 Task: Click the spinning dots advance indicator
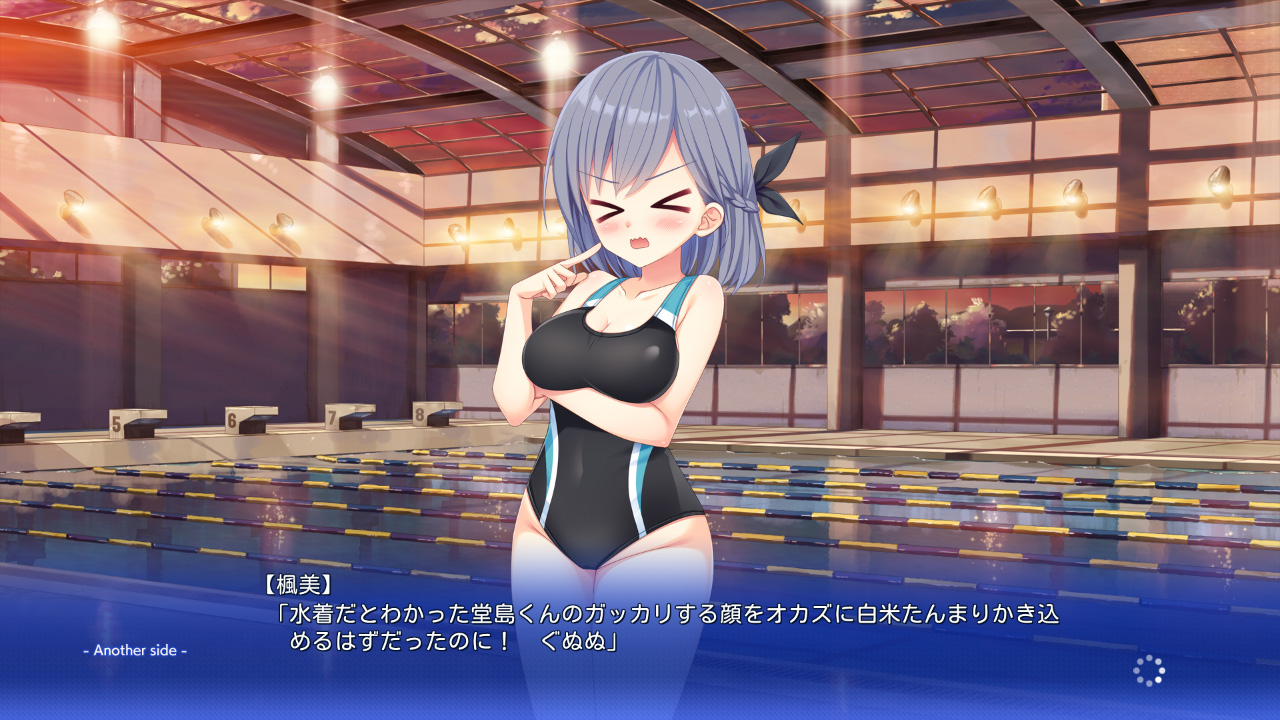[x=1149, y=671]
